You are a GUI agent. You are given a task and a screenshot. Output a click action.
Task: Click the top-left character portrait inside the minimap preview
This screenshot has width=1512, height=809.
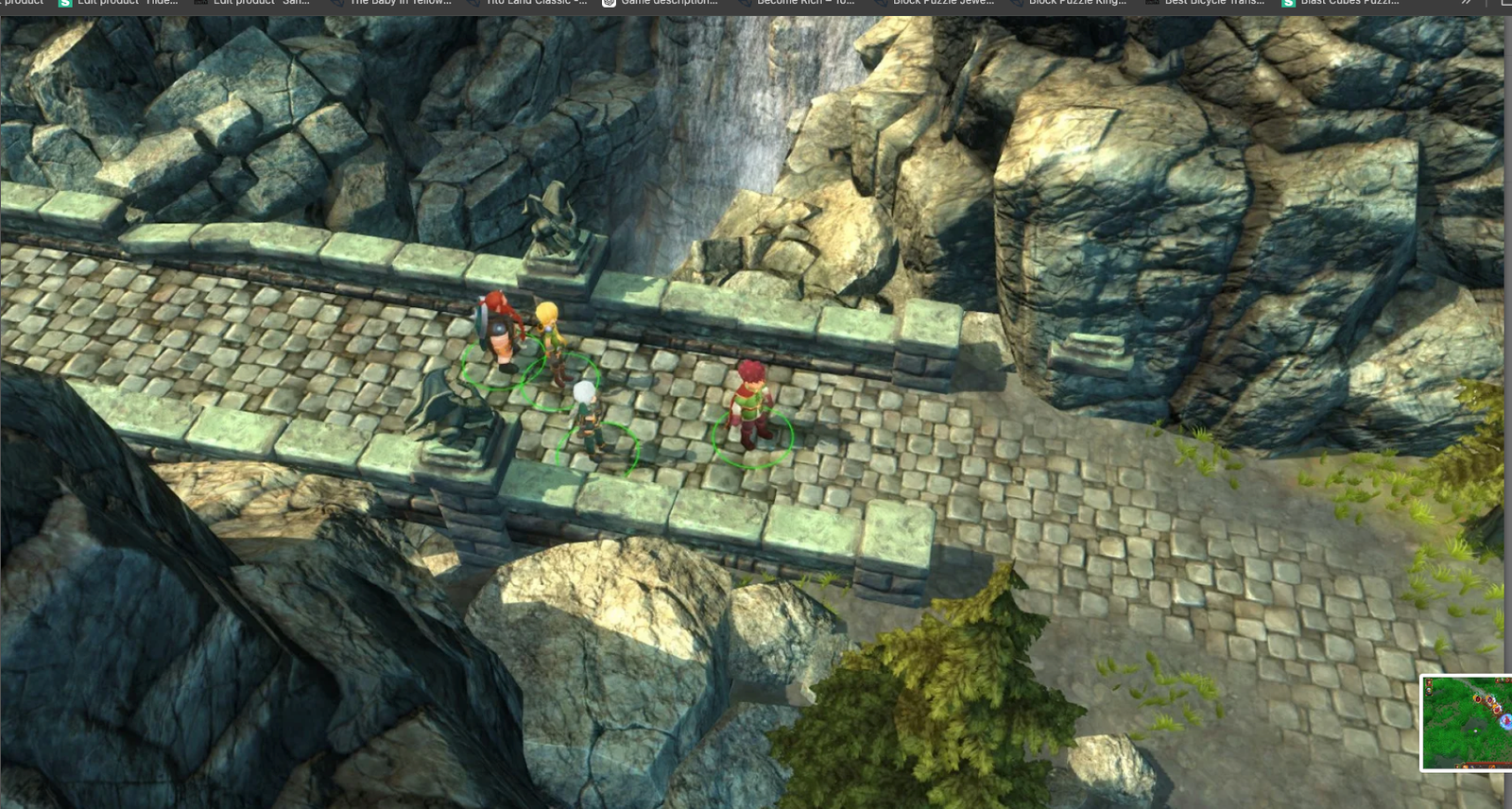[x=1428, y=682]
